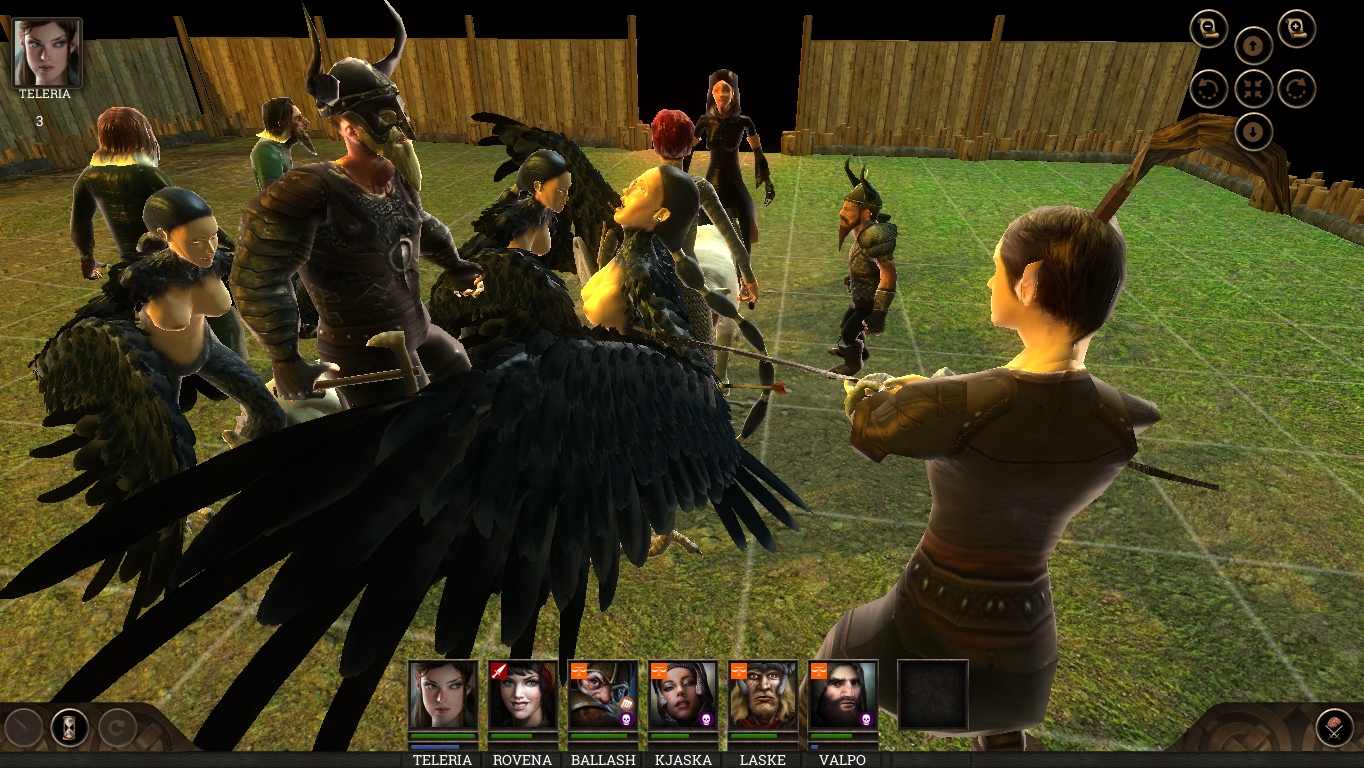Zoom out with the minus scroll button
The height and width of the screenshot is (768, 1364).
coord(1208,28)
